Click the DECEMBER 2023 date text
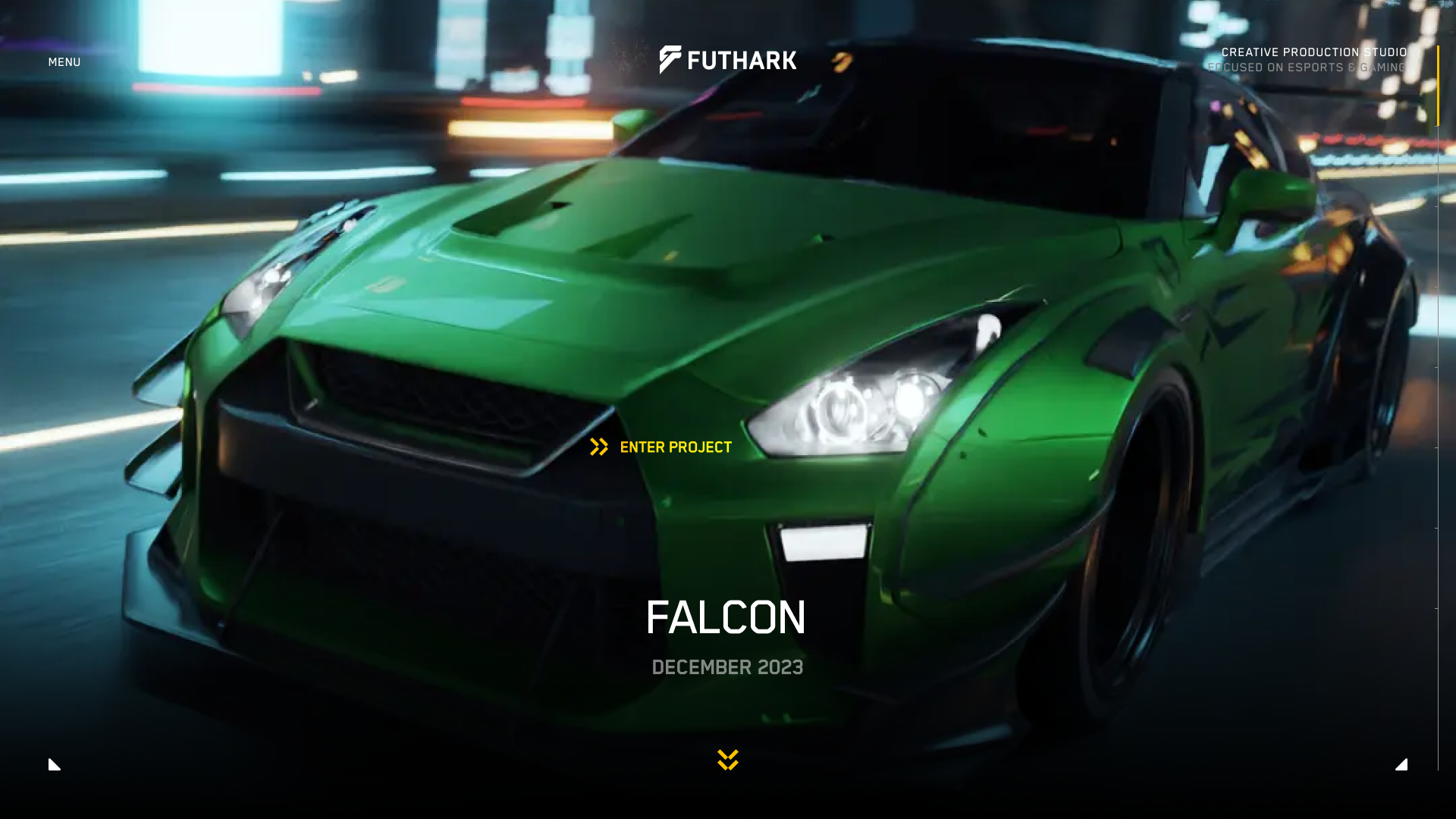Viewport: 1456px width, 819px height. pos(727,667)
